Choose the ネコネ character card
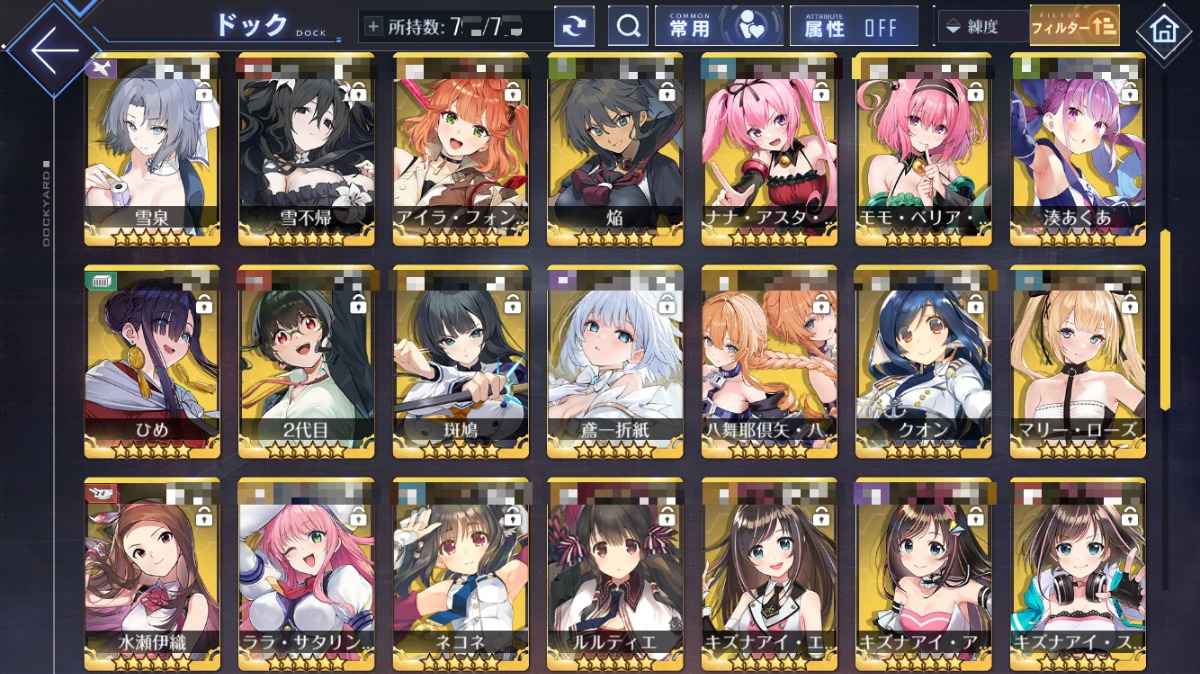The width and height of the screenshot is (1200, 674). [x=460, y=574]
